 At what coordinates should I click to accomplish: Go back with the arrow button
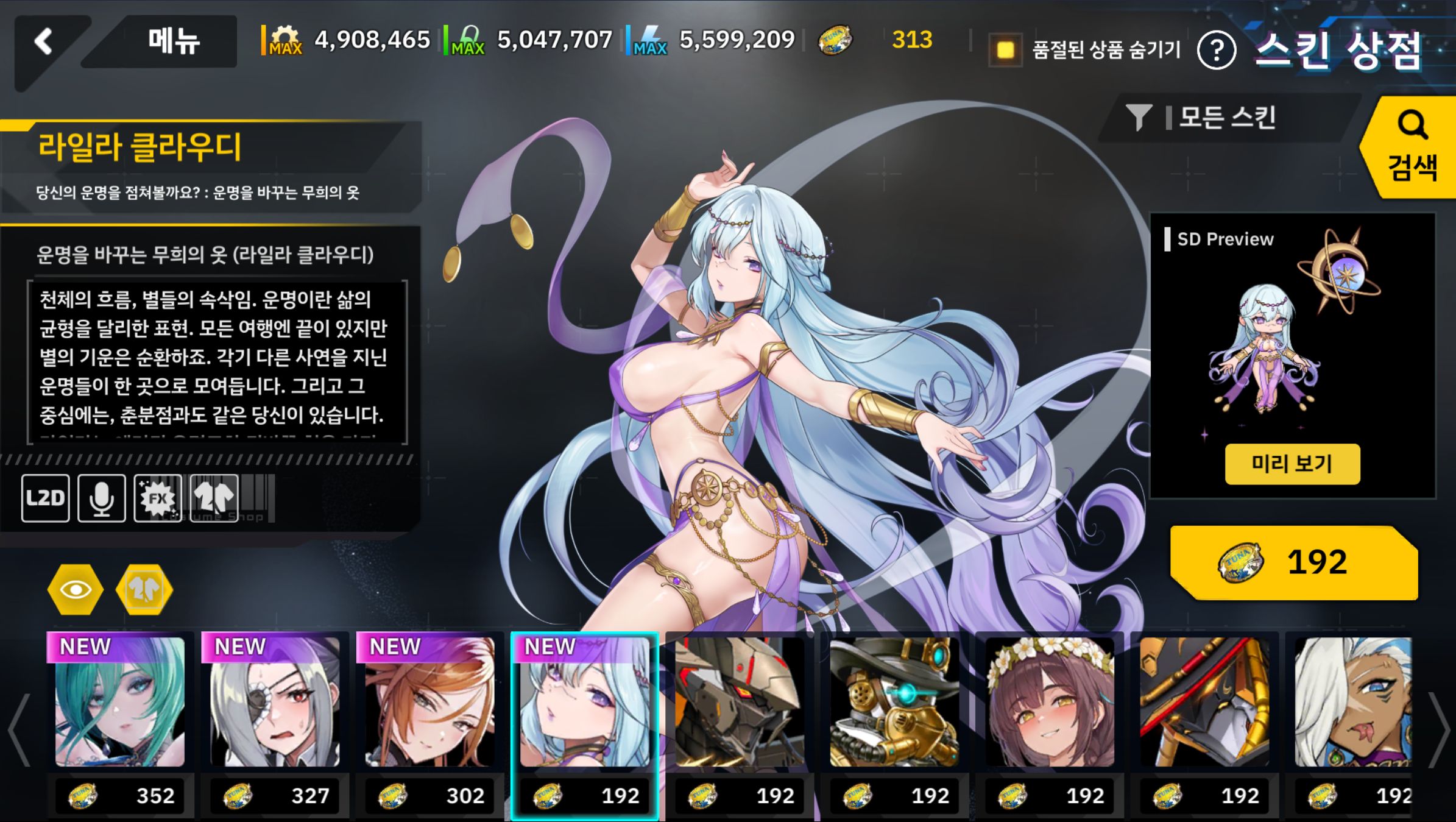click(44, 43)
